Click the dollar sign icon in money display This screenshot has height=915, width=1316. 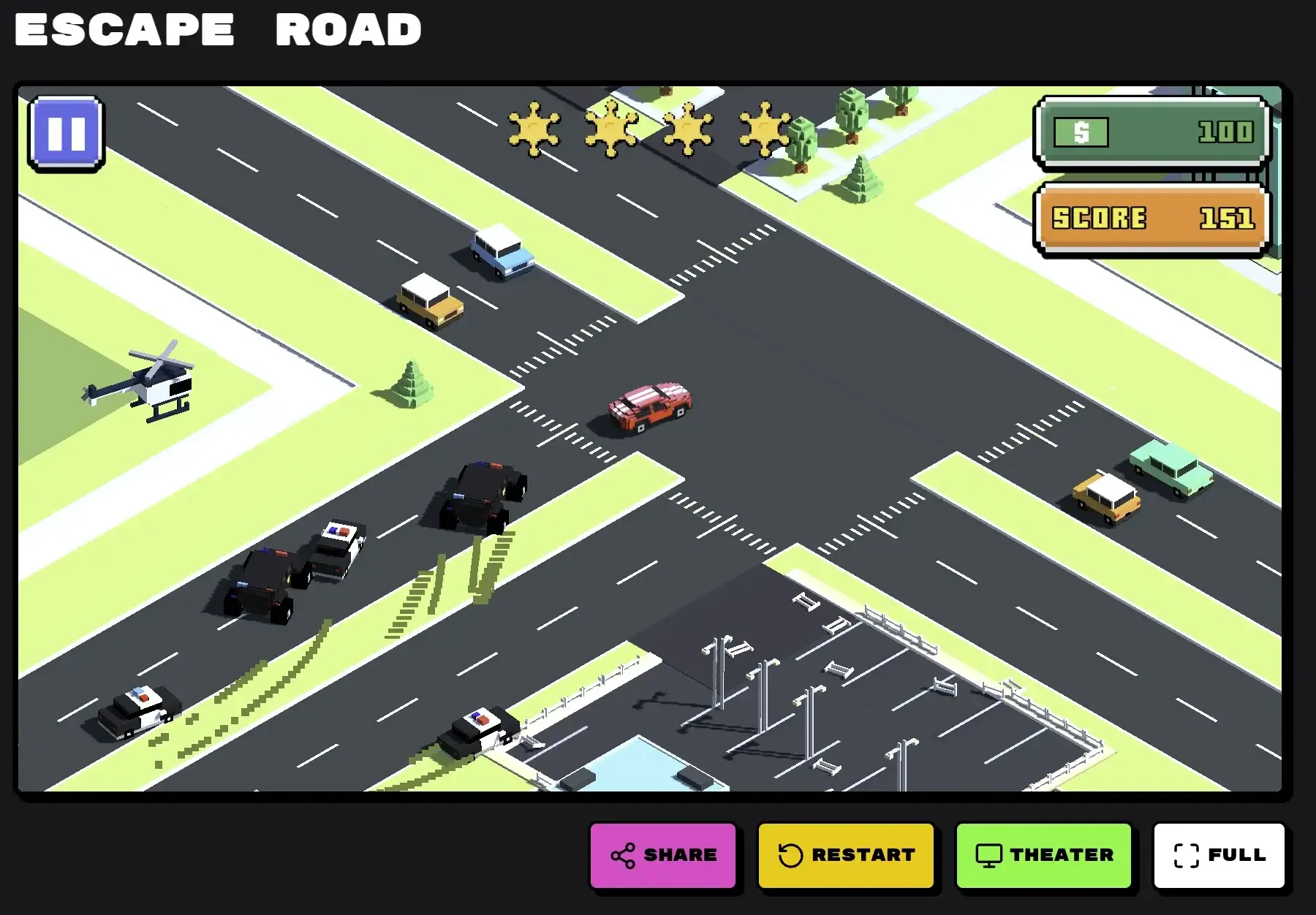tap(1081, 132)
